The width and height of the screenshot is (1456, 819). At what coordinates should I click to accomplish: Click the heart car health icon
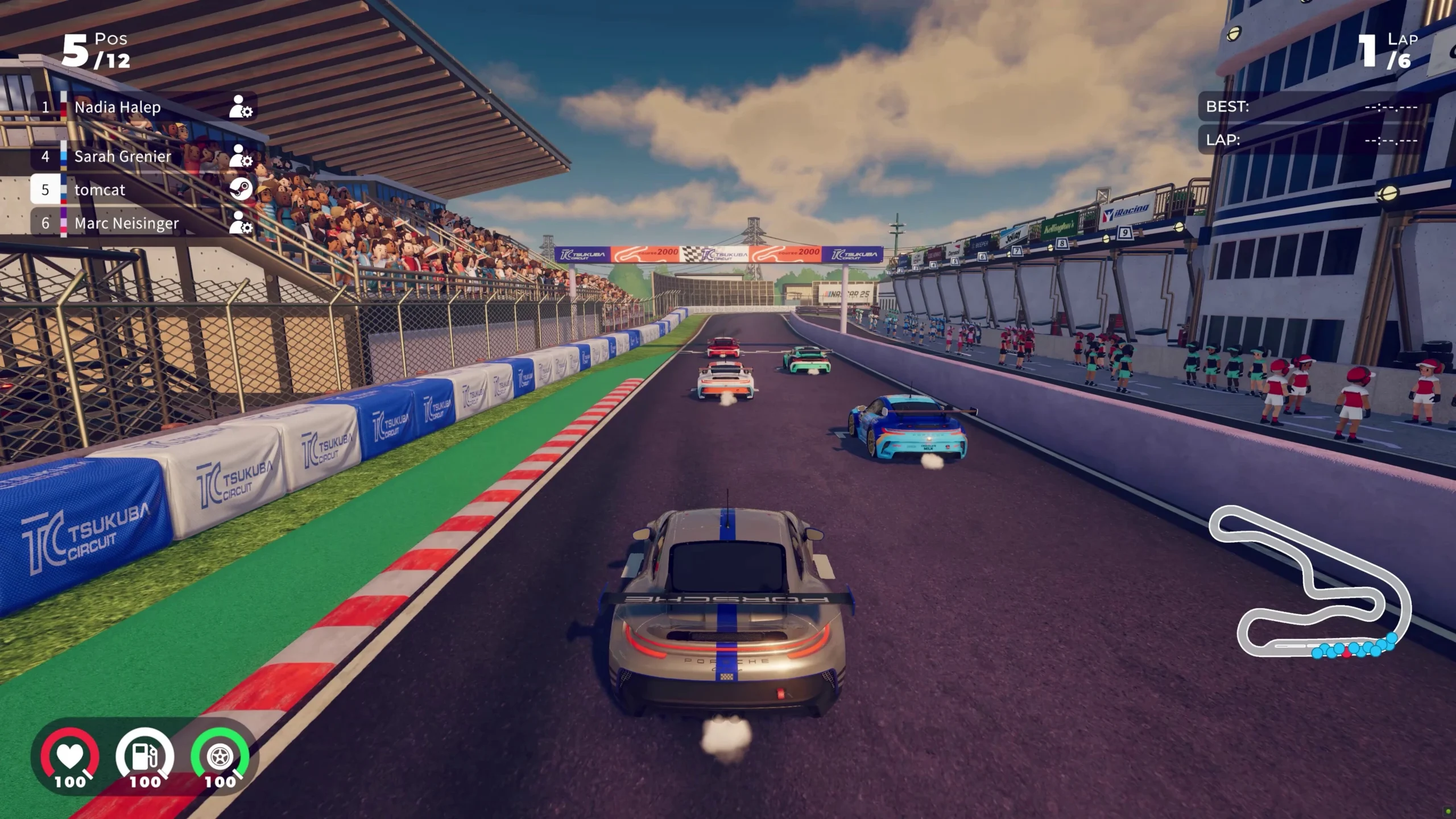coord(69,756)
